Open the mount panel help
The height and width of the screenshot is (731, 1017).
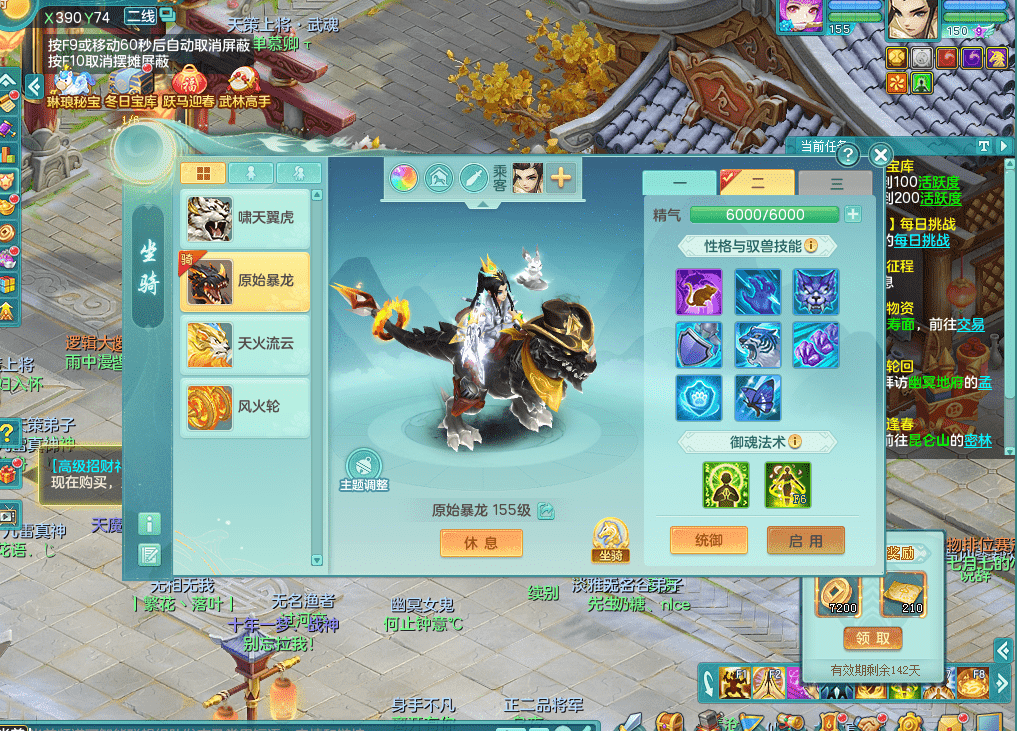pyautogui.click(x=848, y=155)
